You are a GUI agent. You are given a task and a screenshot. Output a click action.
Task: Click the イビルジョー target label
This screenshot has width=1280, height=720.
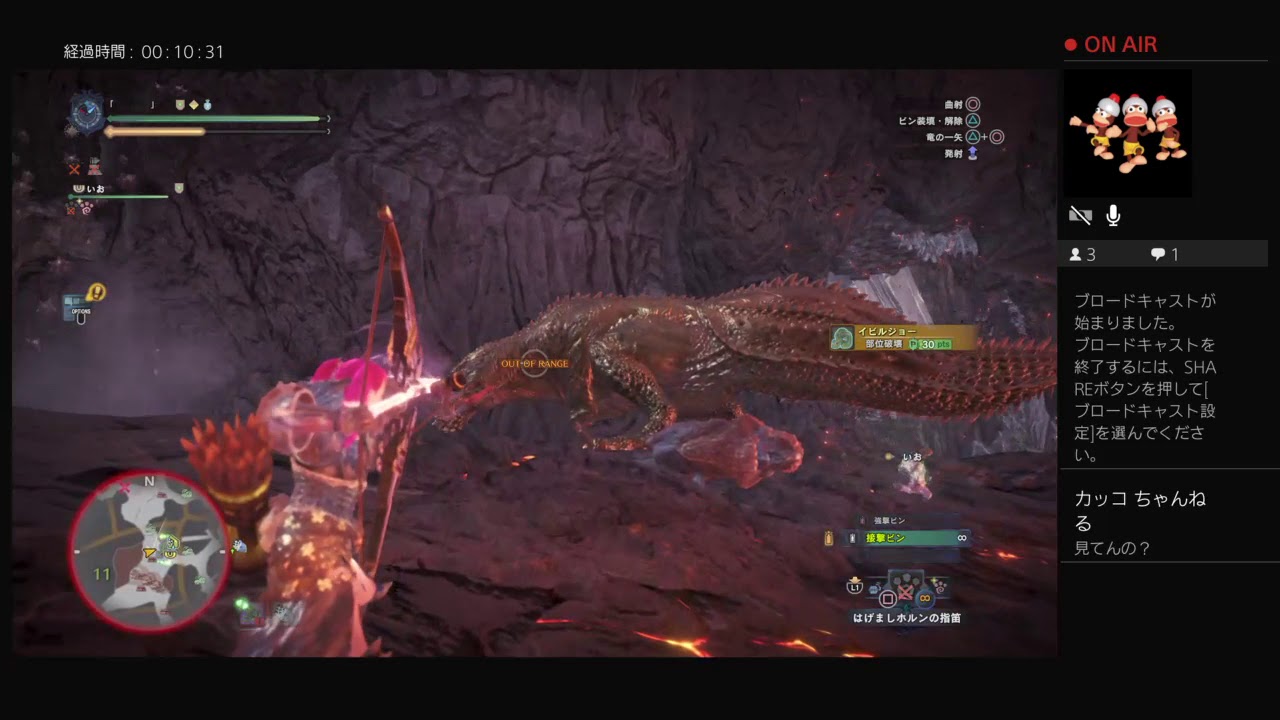click(887, 331)
